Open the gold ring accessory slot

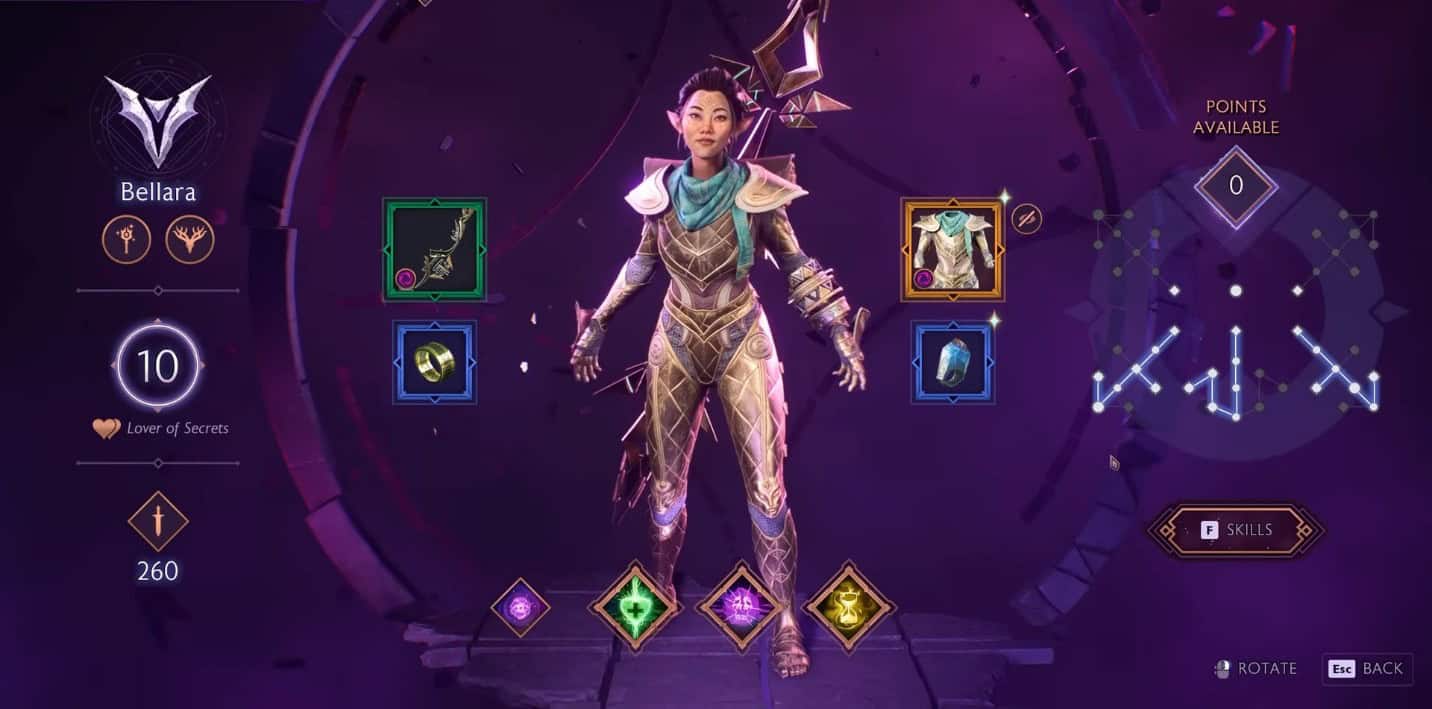pyautogui.click(x=435, y=362)
